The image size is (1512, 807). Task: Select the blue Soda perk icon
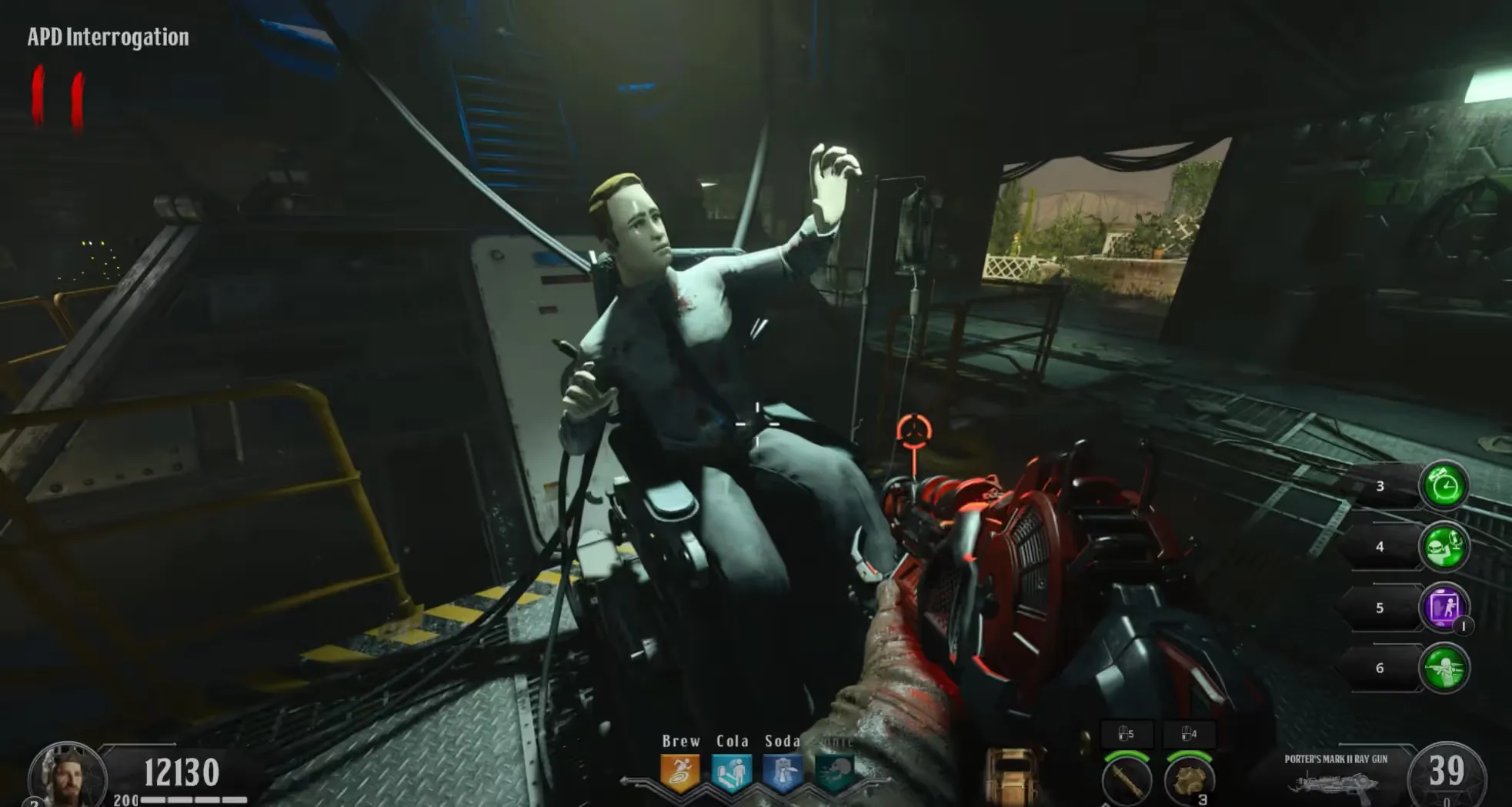click(783, 773)
